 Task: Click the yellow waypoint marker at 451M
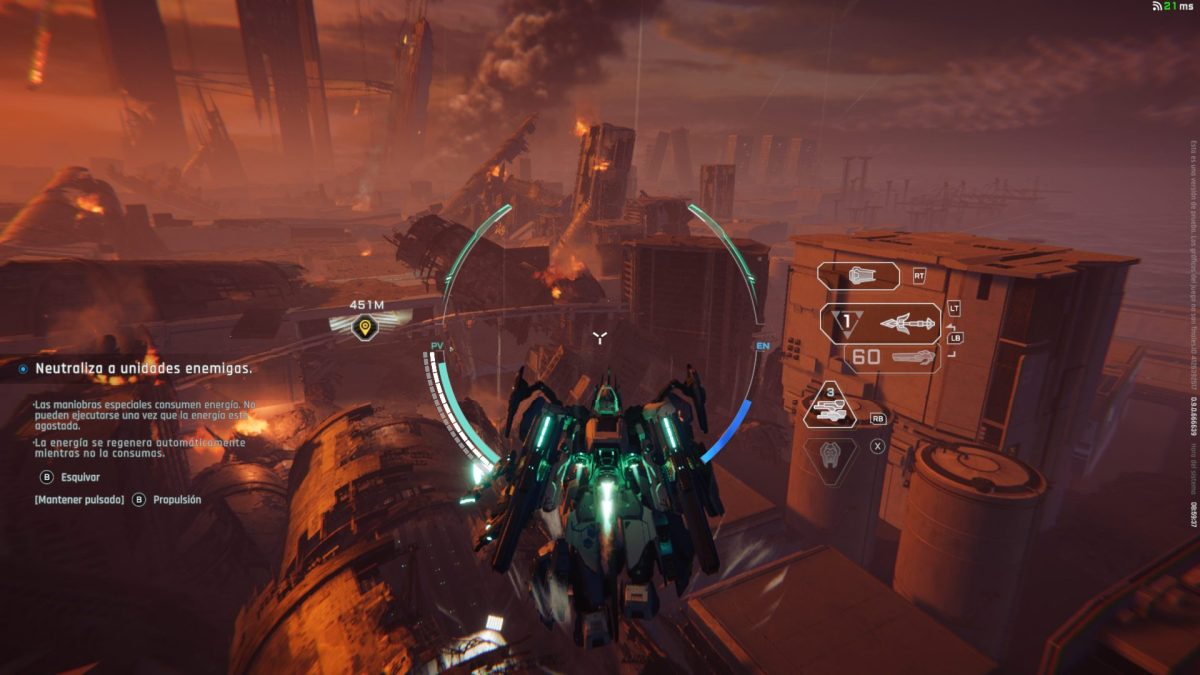[366, 326]
